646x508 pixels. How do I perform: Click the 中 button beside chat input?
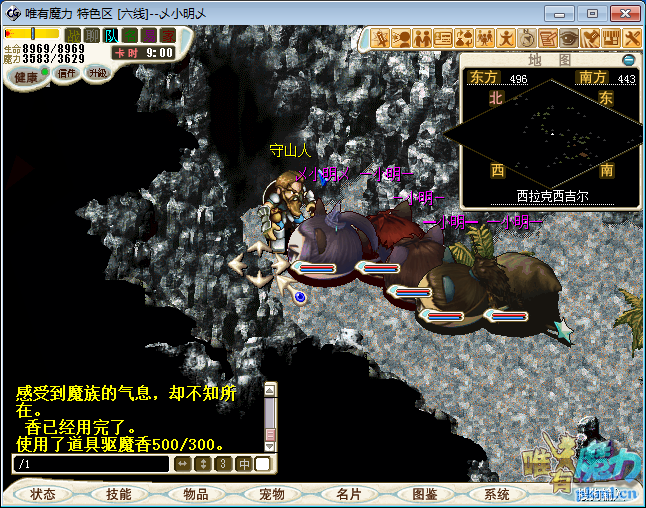244,464
